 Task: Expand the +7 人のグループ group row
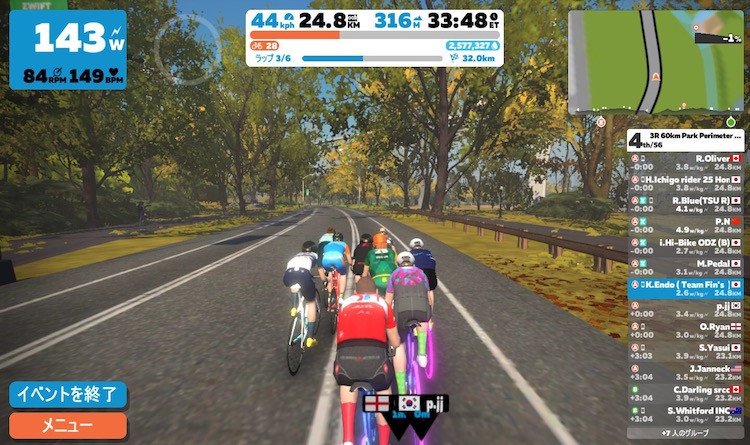coord(687,432)
